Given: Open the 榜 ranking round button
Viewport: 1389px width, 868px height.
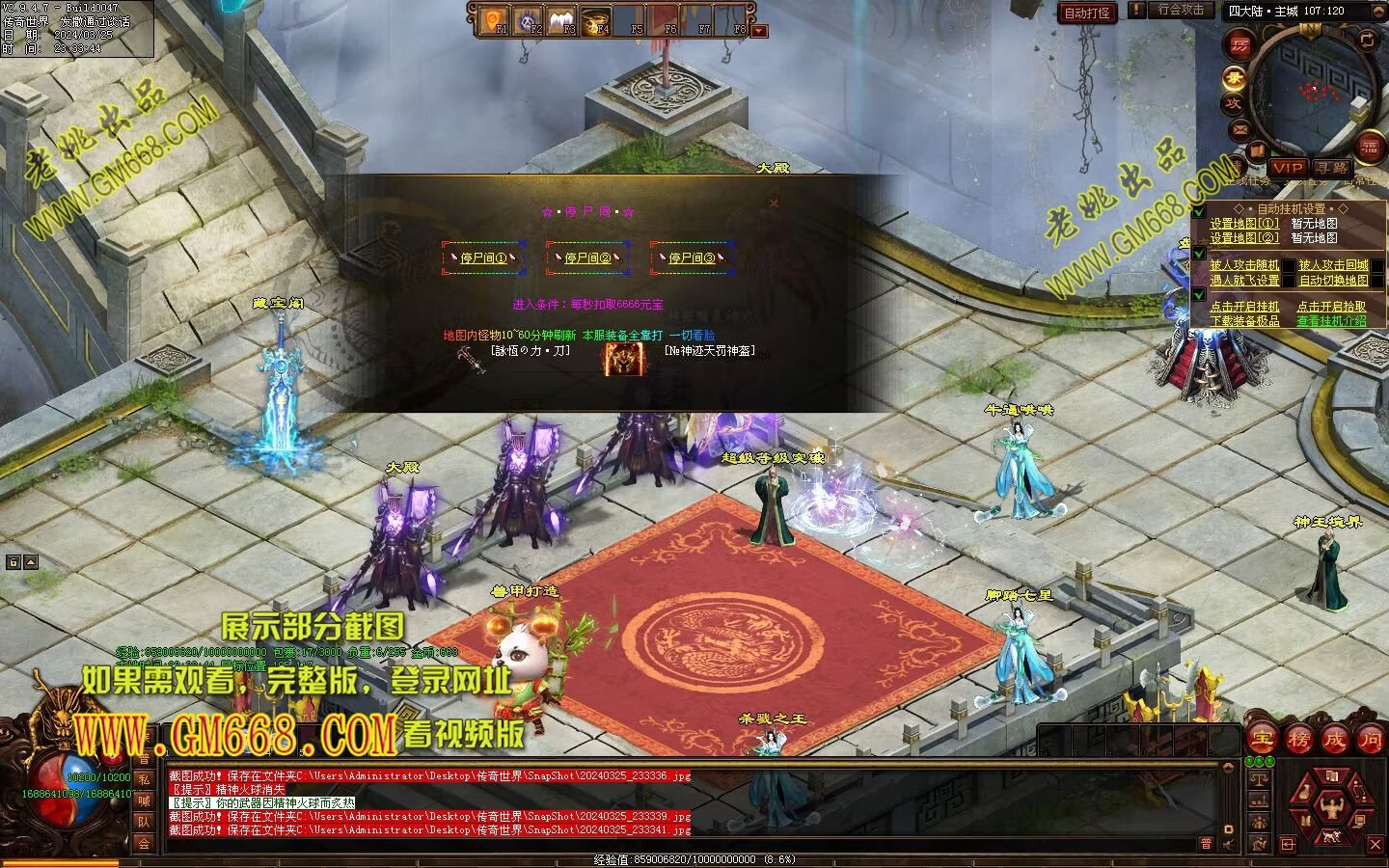Looking at the screenshot, I should click(1298, 740).
